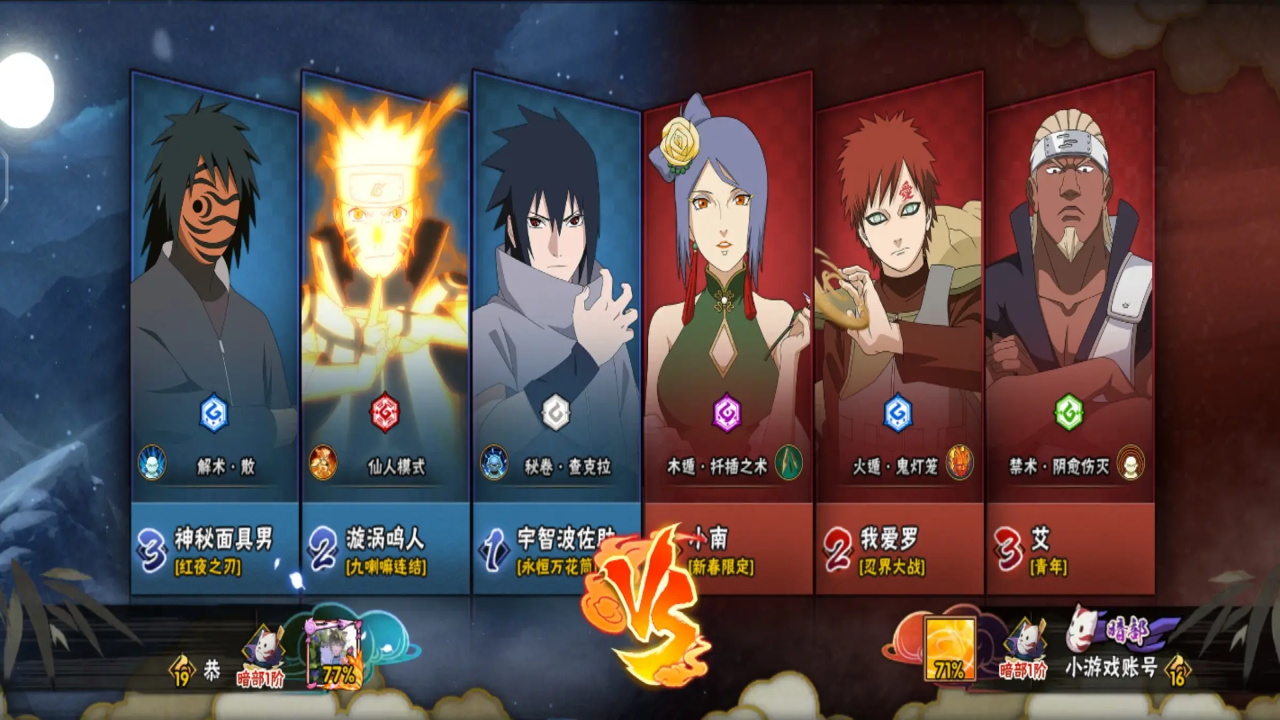Tap the 仙人模式 sage mode scroll icon
Screen dimensions: 1280x720
(x=323, y=463)
